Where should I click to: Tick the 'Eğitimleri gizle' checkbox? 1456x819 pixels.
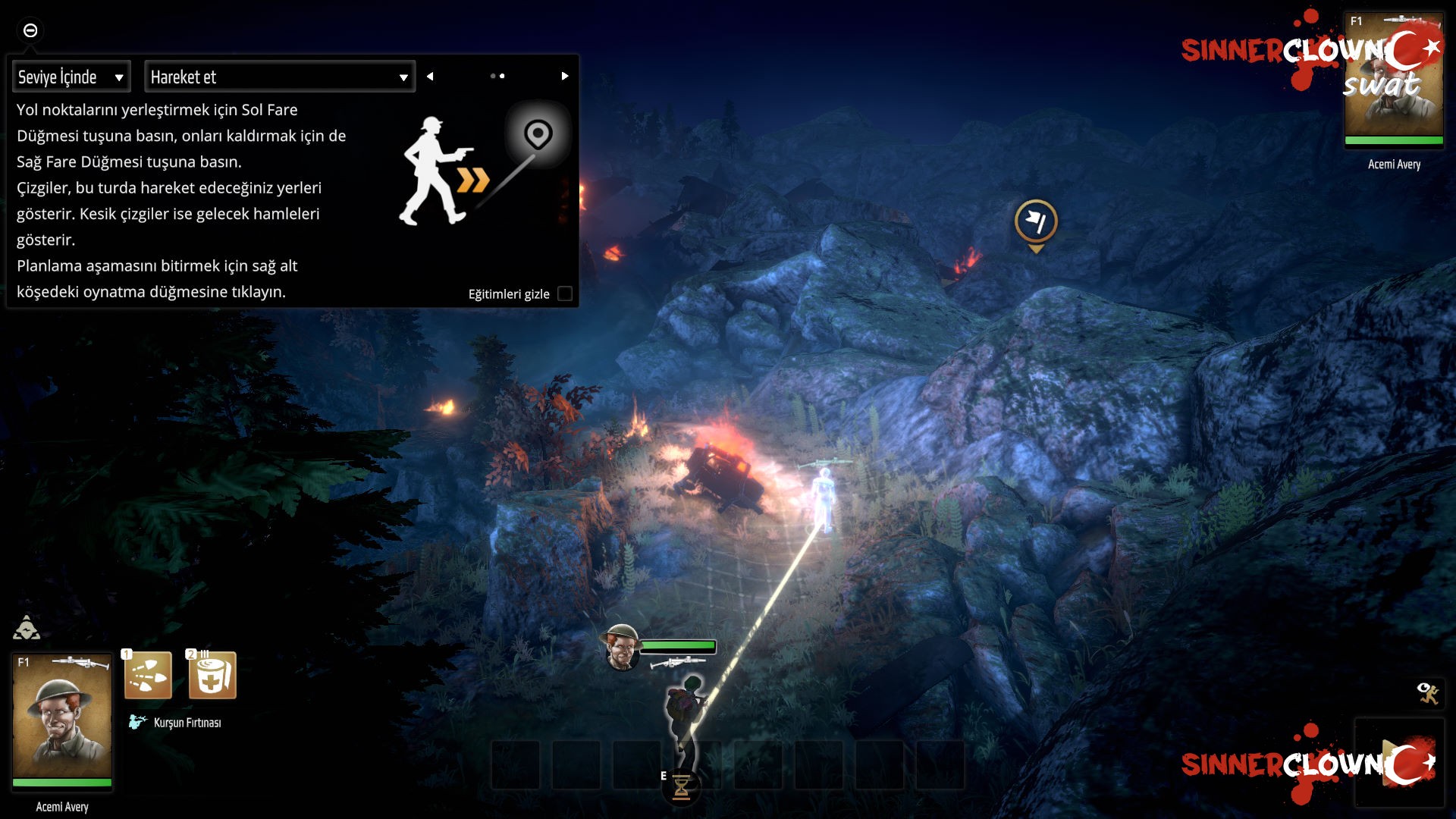click(x=565, y=293)
